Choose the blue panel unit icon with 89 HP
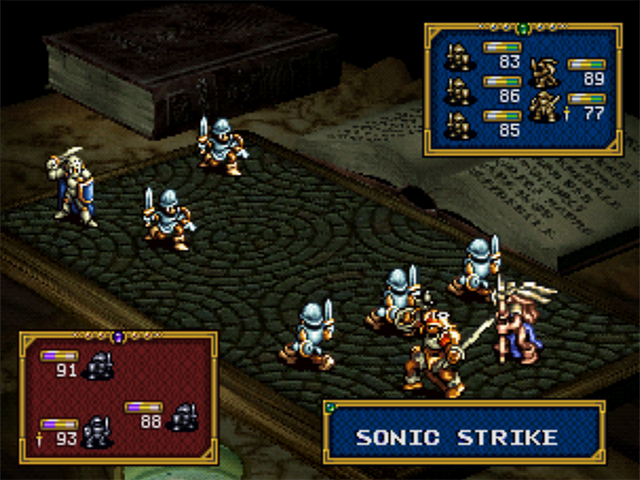This screenshot has height=480, width=640. [x=545, y=72]
